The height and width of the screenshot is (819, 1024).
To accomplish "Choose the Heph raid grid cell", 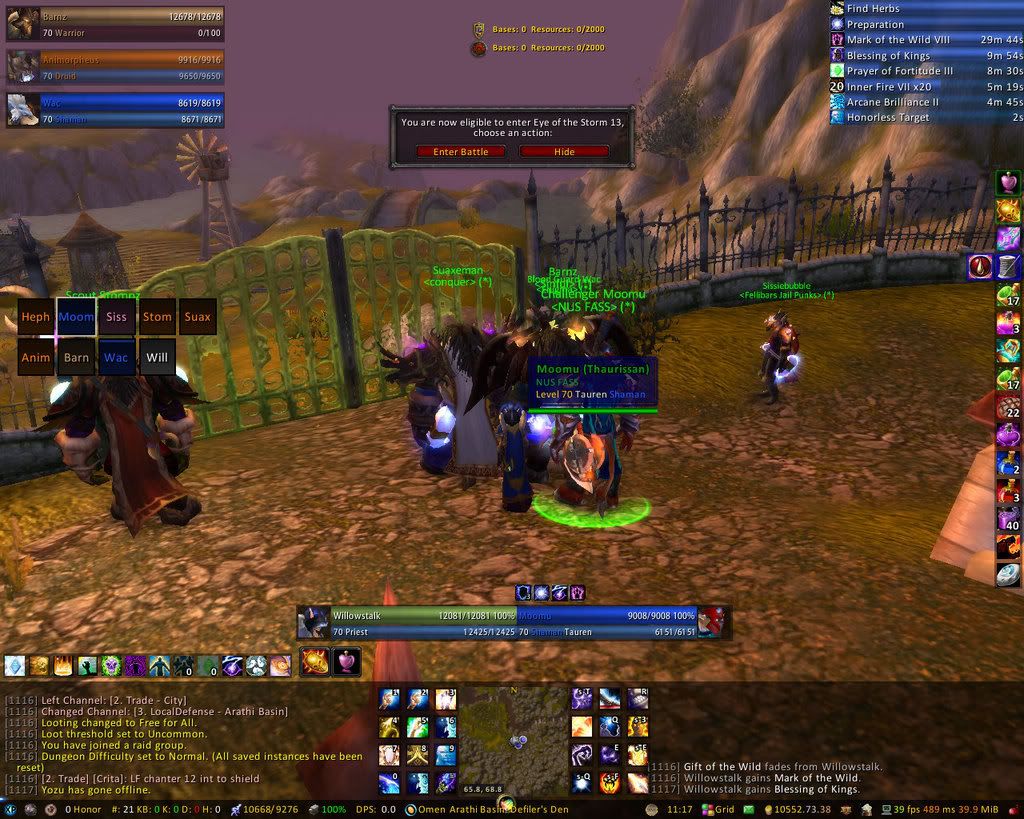I will (36, 317).
